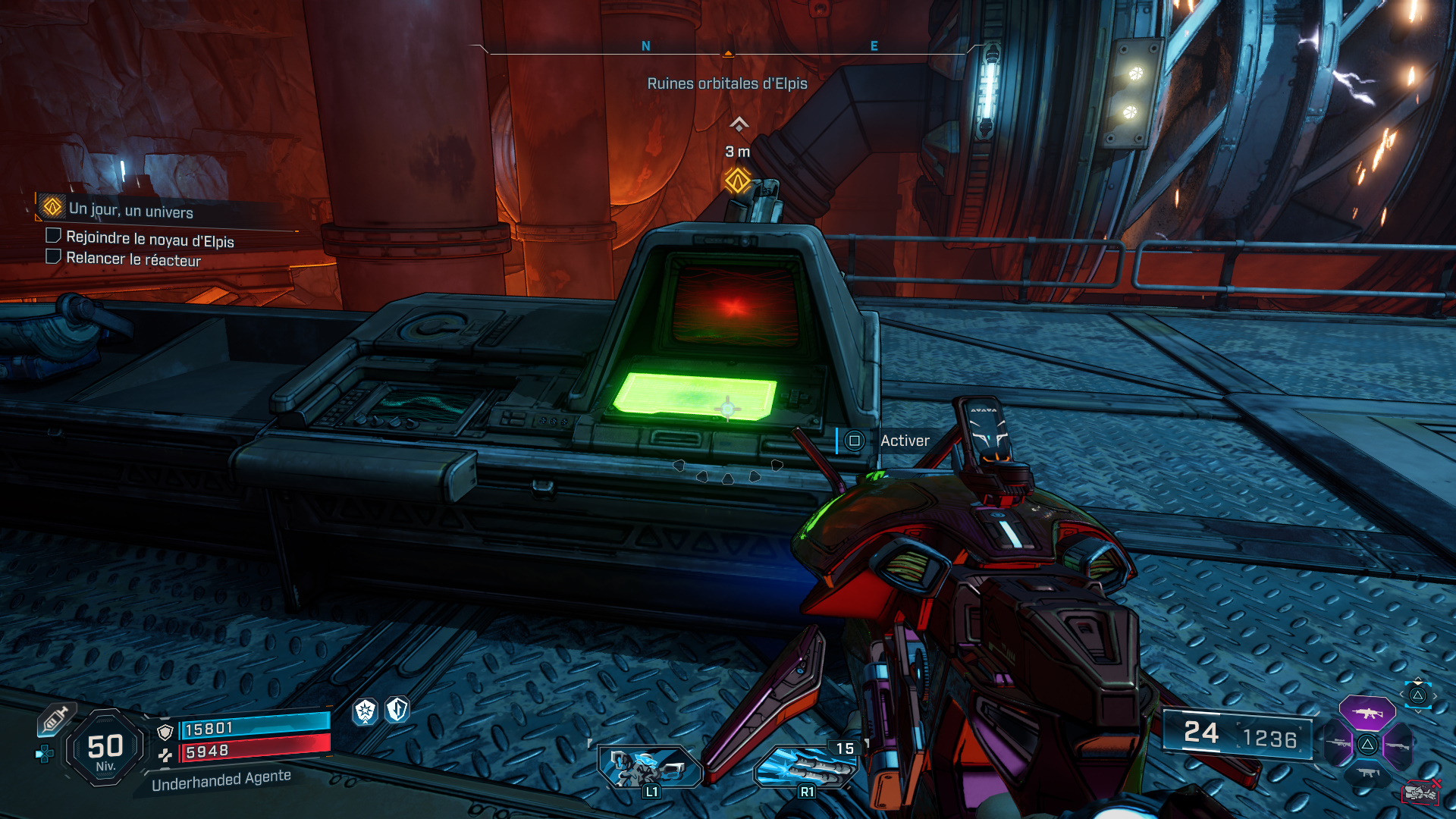This screenshot has width=1456, height=819.
Task: Select the SMG weapon slot icon
Action: coord(1367,772)
